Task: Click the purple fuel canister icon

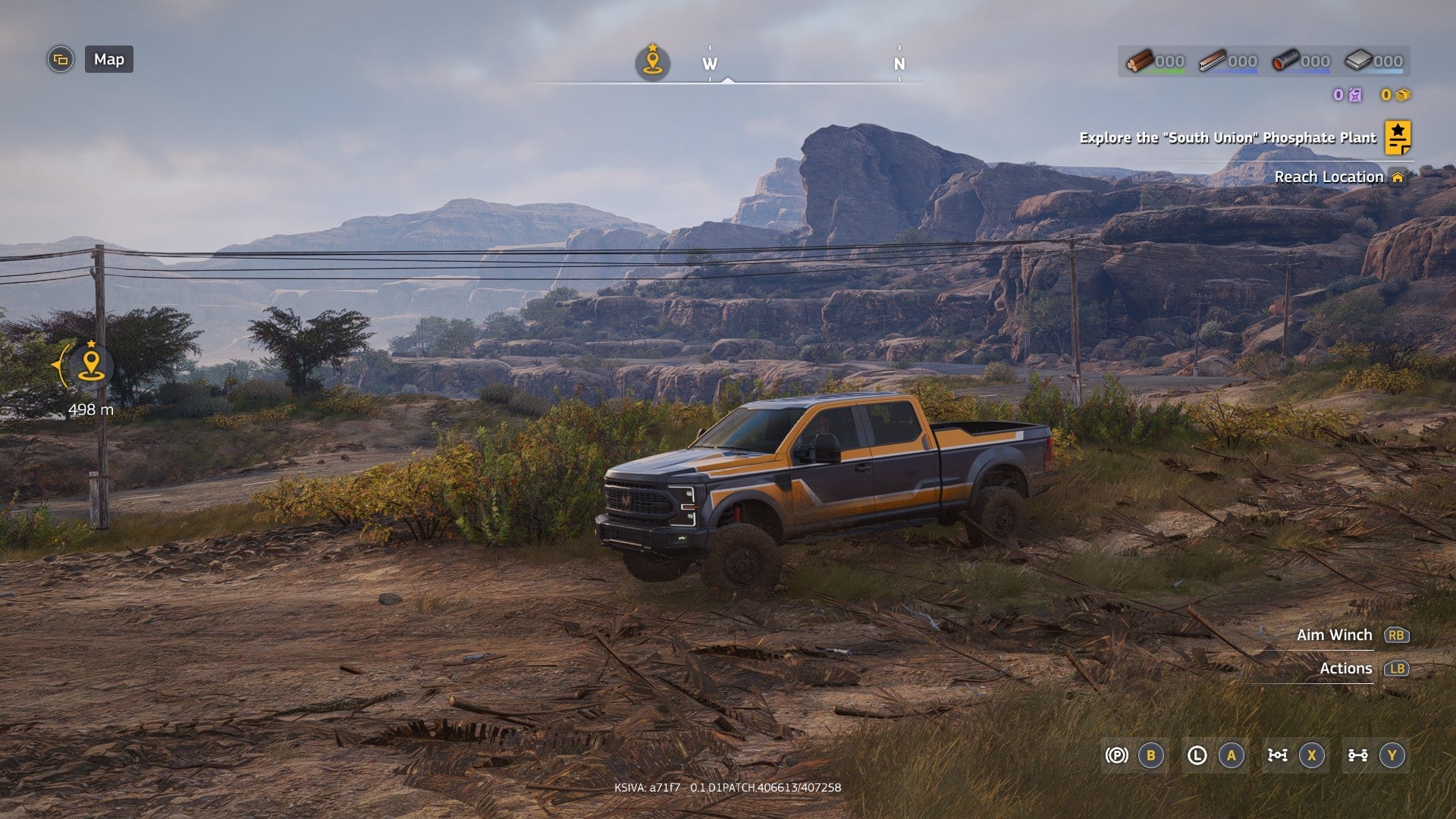Action: coord(1354,96)
